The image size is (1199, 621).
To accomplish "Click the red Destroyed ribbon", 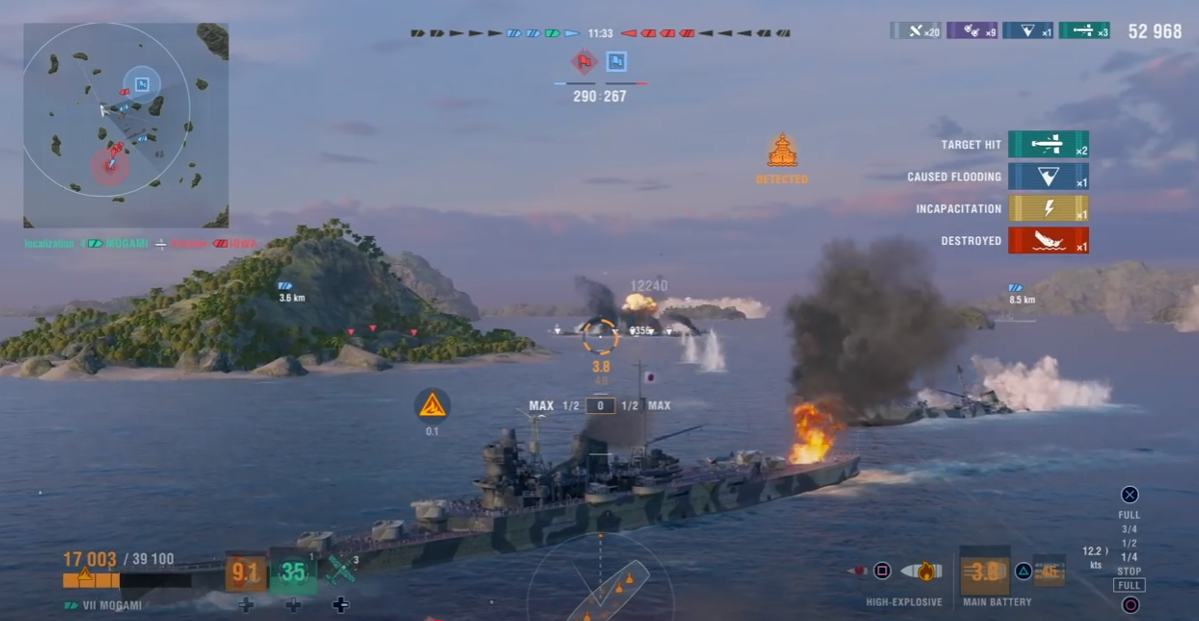I will tap(1048, 241).
